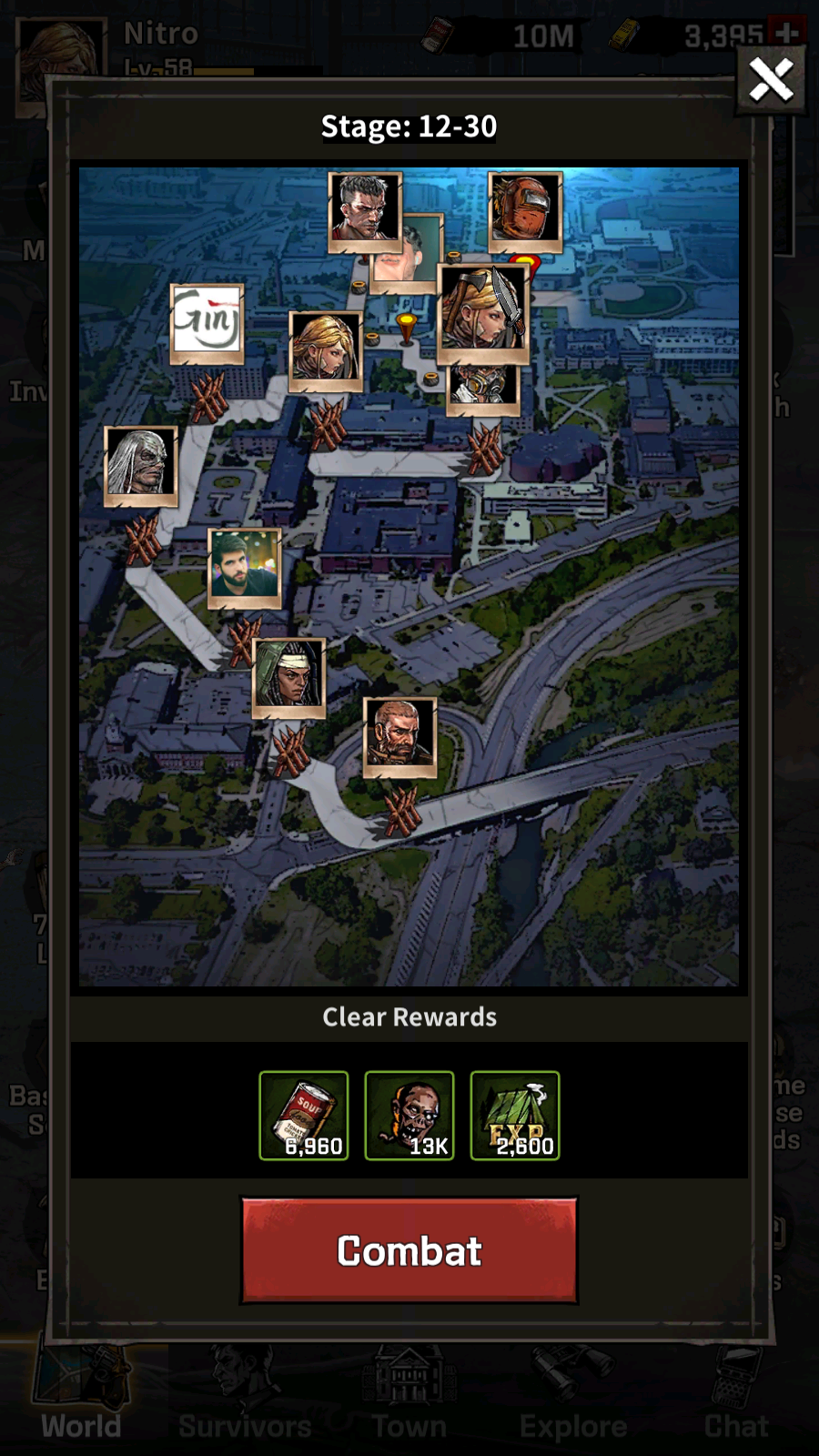Pick the headband woman portrait
Image resolution: width=819 pixels, height=1456 pixels.
pyautogui.click(x=288, y=675)
